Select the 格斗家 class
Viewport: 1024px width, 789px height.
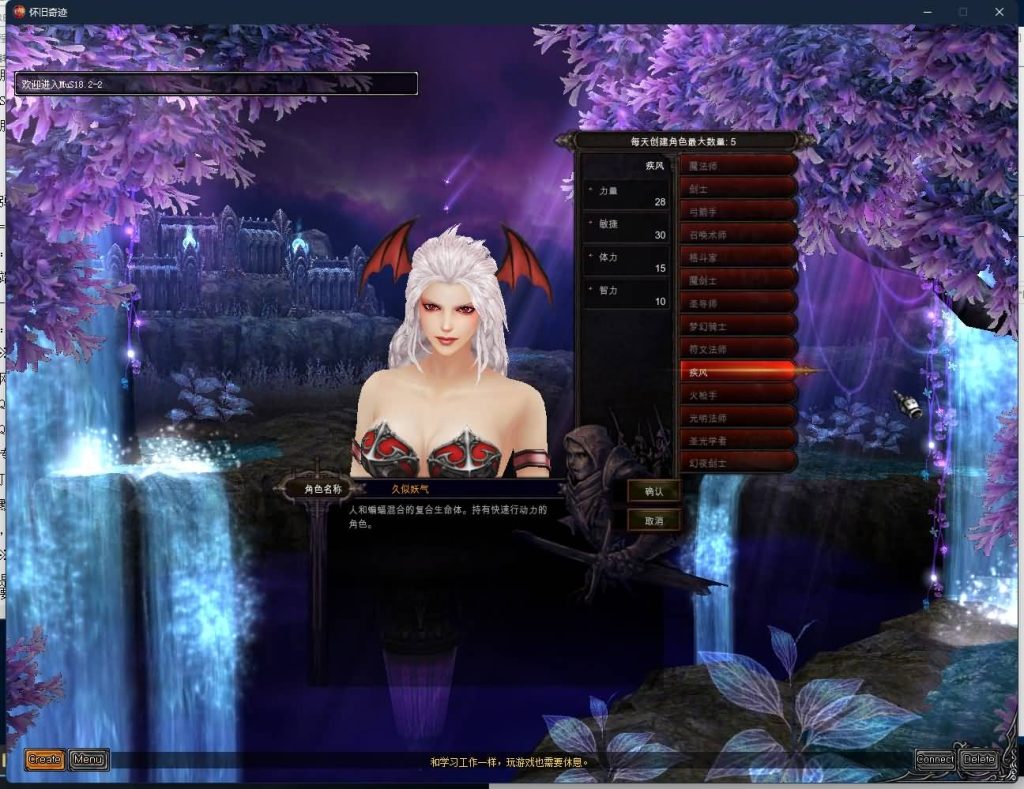pyautogui.click(x=738, y=256)
